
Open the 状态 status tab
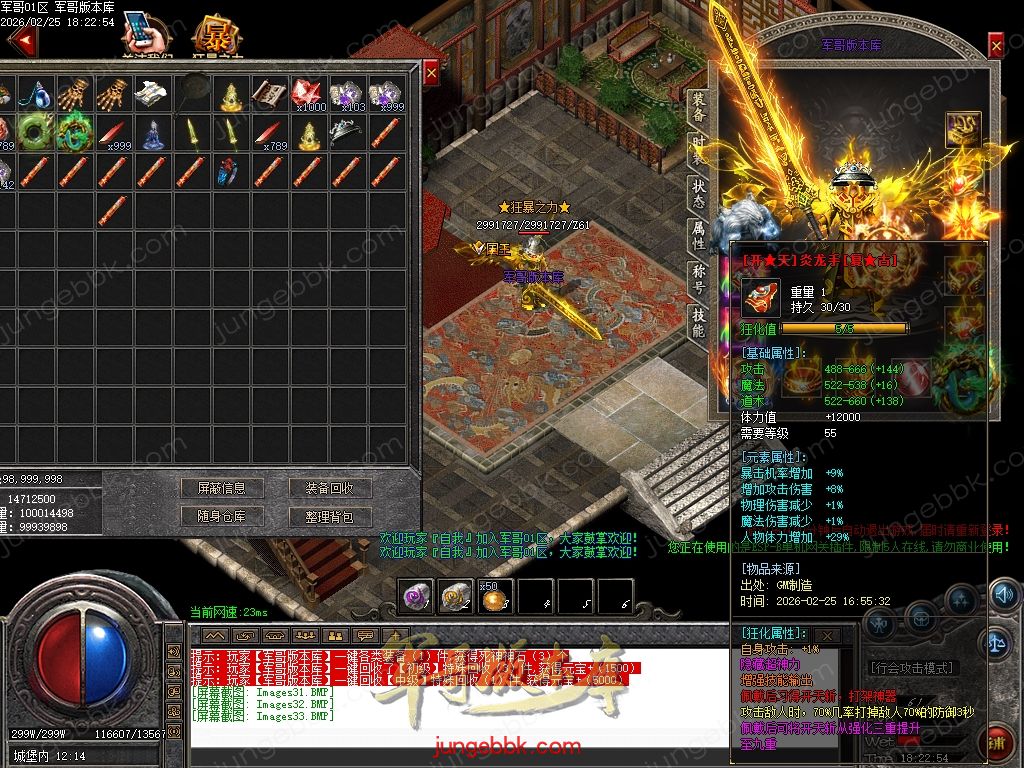click(697, 194)
